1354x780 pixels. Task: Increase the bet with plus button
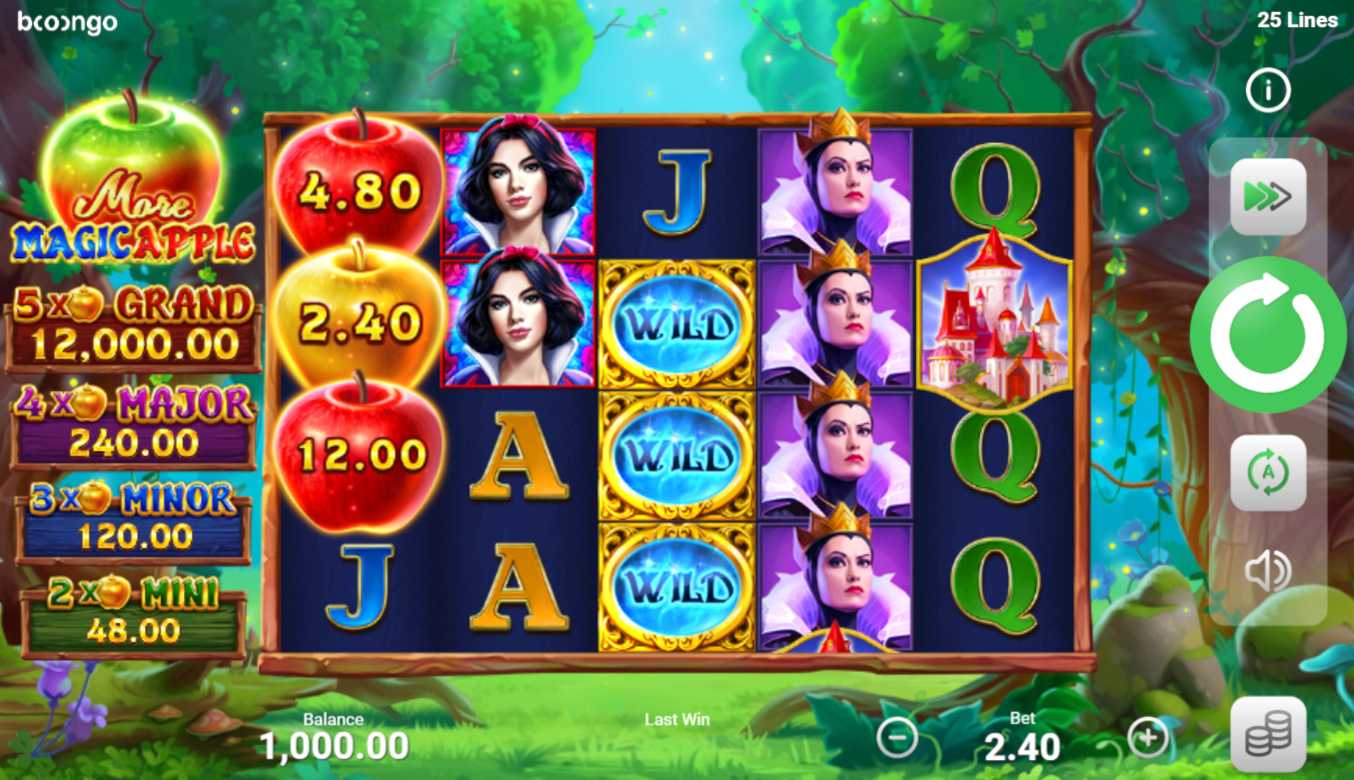tap(1147, 738)
